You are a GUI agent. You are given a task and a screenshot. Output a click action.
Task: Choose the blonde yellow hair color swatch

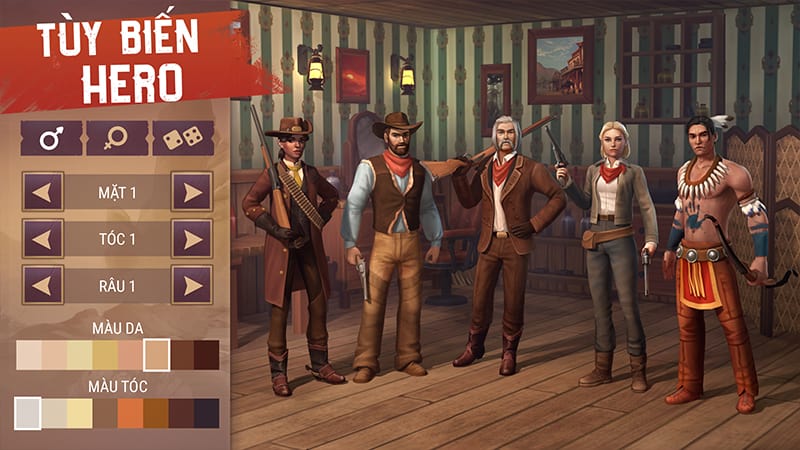[79, 413]
